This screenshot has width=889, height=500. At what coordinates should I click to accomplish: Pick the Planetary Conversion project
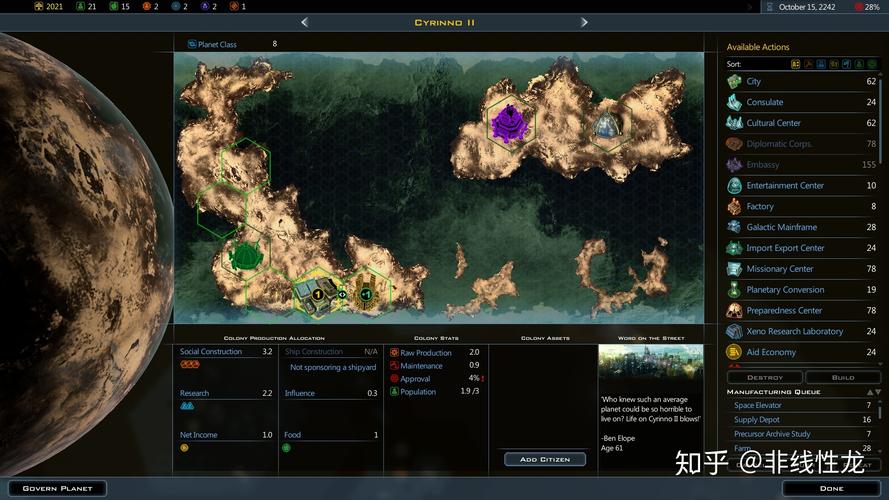pos(785,290)
